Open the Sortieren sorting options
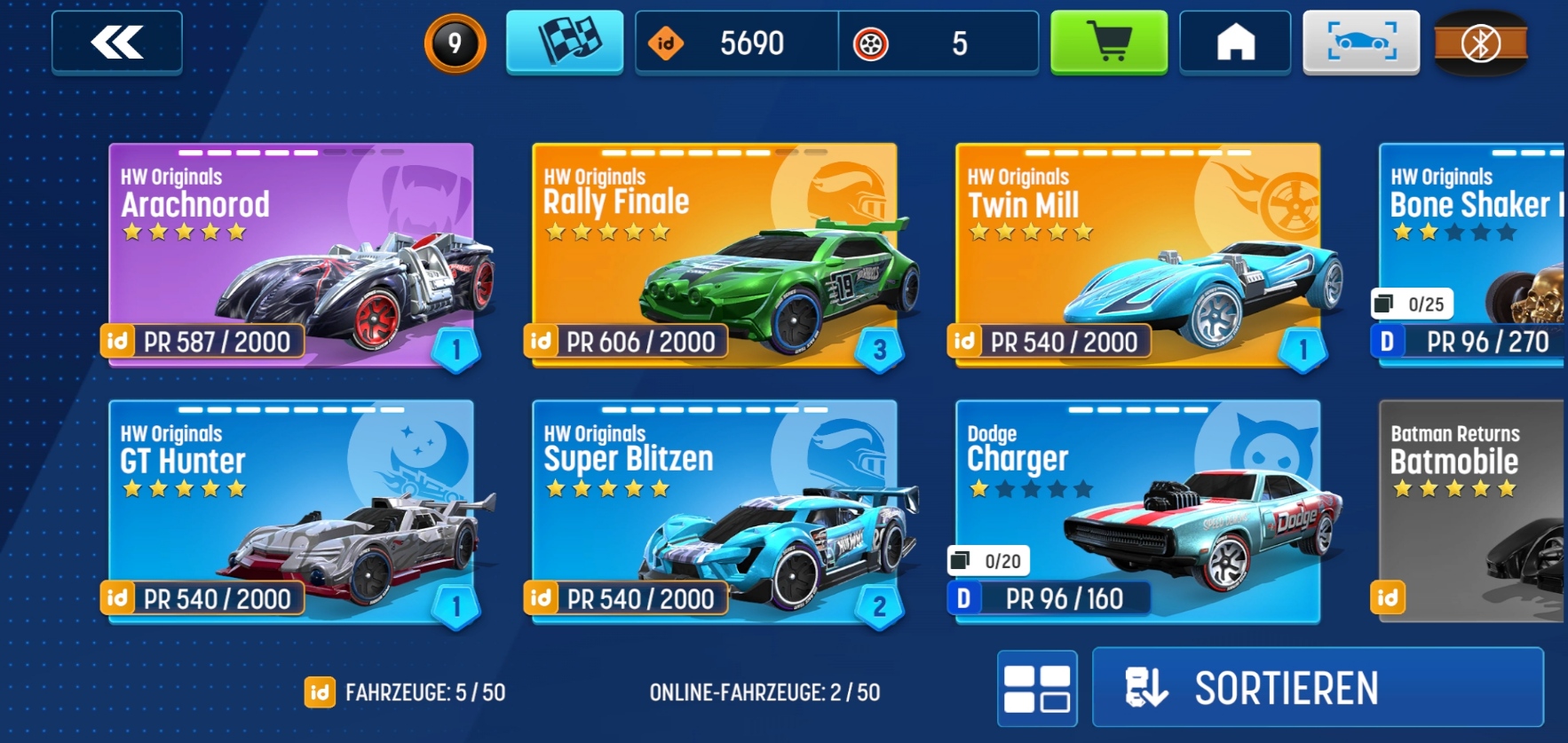The height and width of the screenshot is (743, 1568). [1318, 688]
